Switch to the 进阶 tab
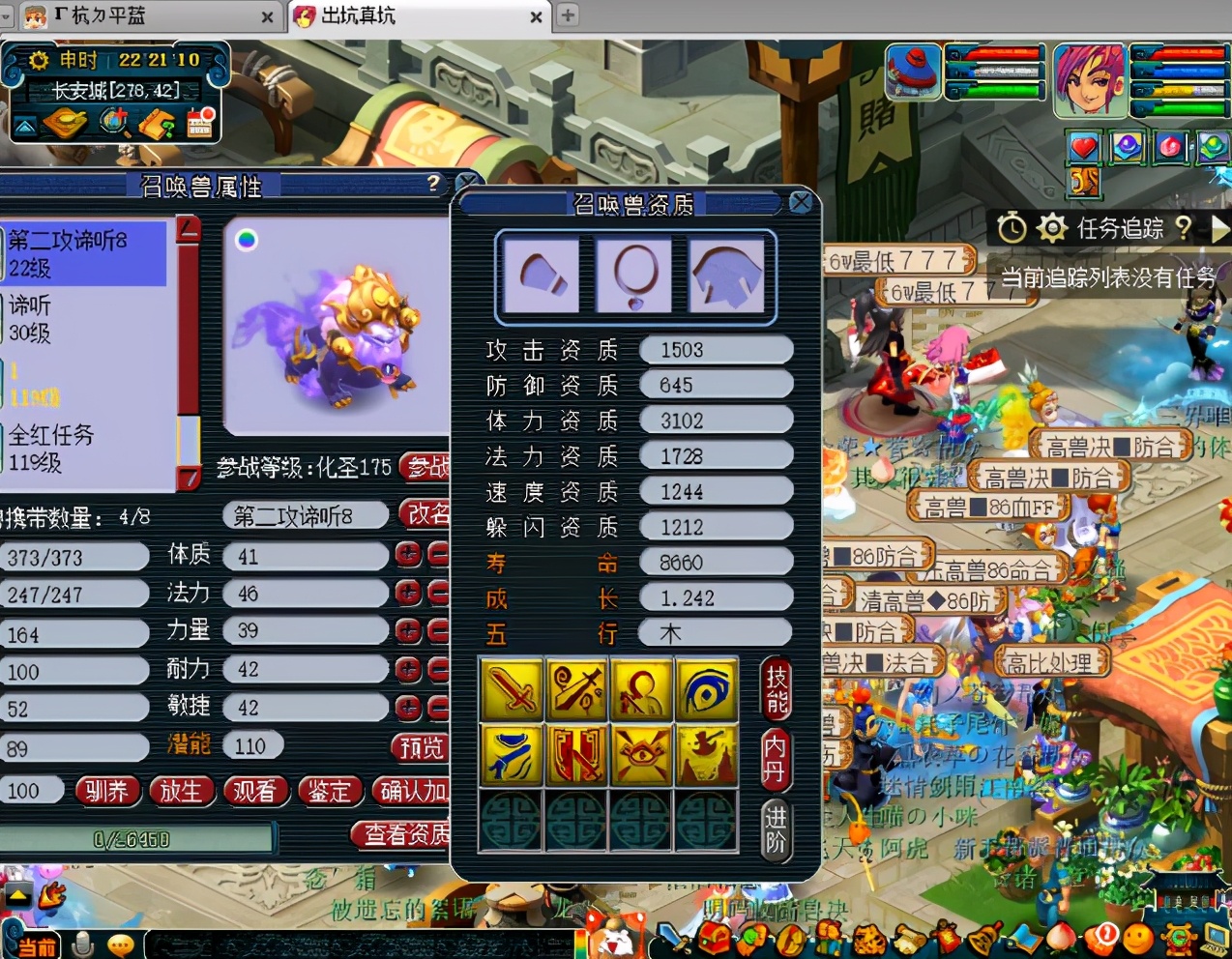The width and height of the screenshot is (1232, 959). point(776,829)
